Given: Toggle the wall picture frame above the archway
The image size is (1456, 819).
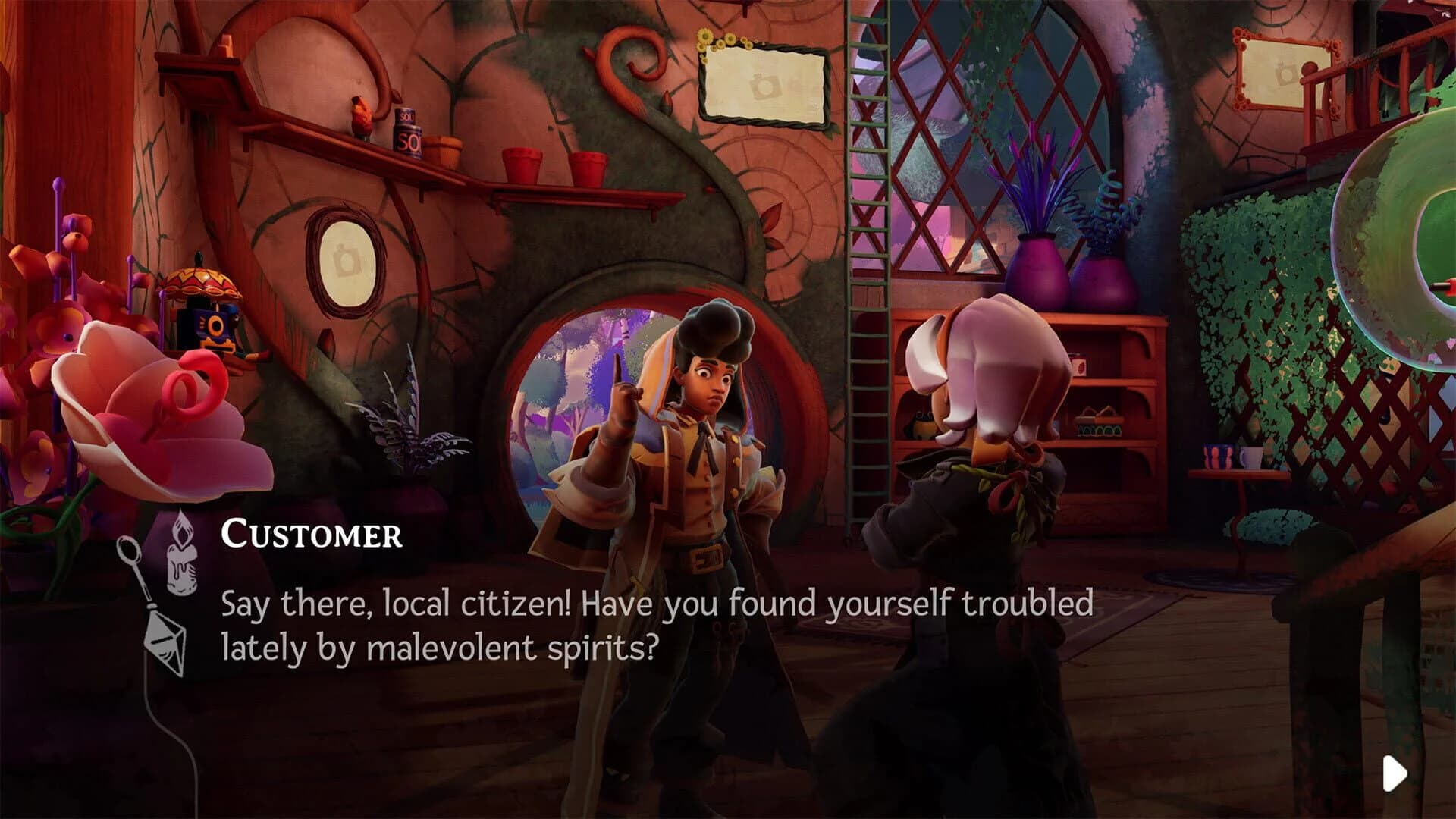Looking at the screenshot, I should click(762, 83).
